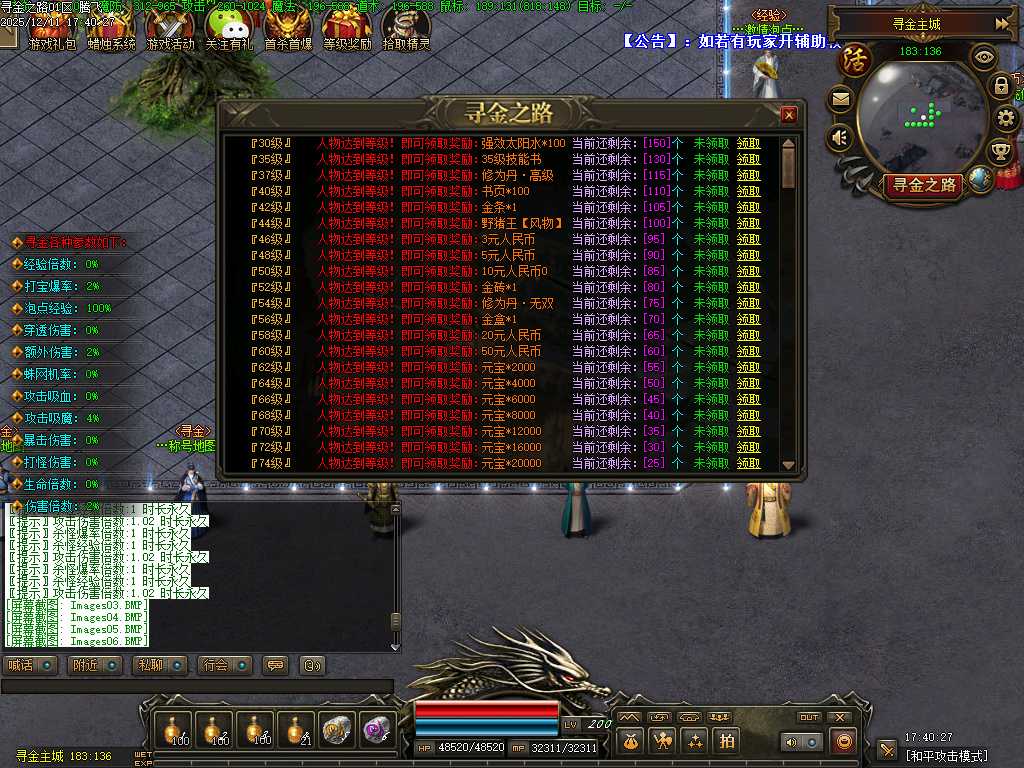This screenshot has width=1024, height=768.
Task: Claim the 74级 元宝*20000 reward
Action: pos(748,463)
